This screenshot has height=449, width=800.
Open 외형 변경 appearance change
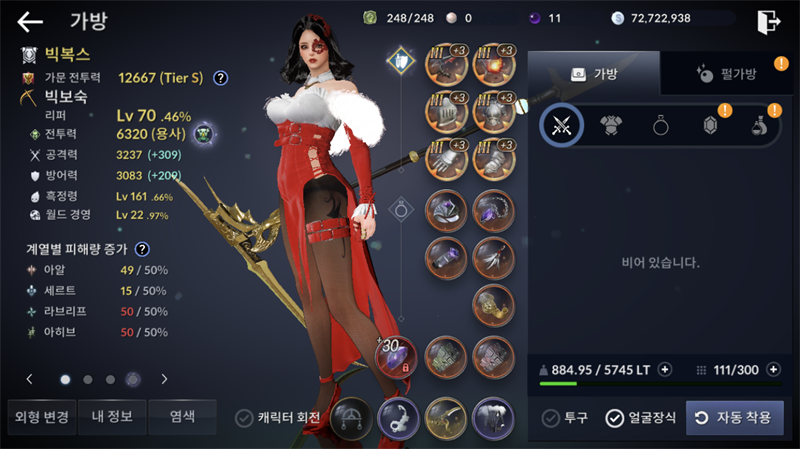tap(38, 416)
